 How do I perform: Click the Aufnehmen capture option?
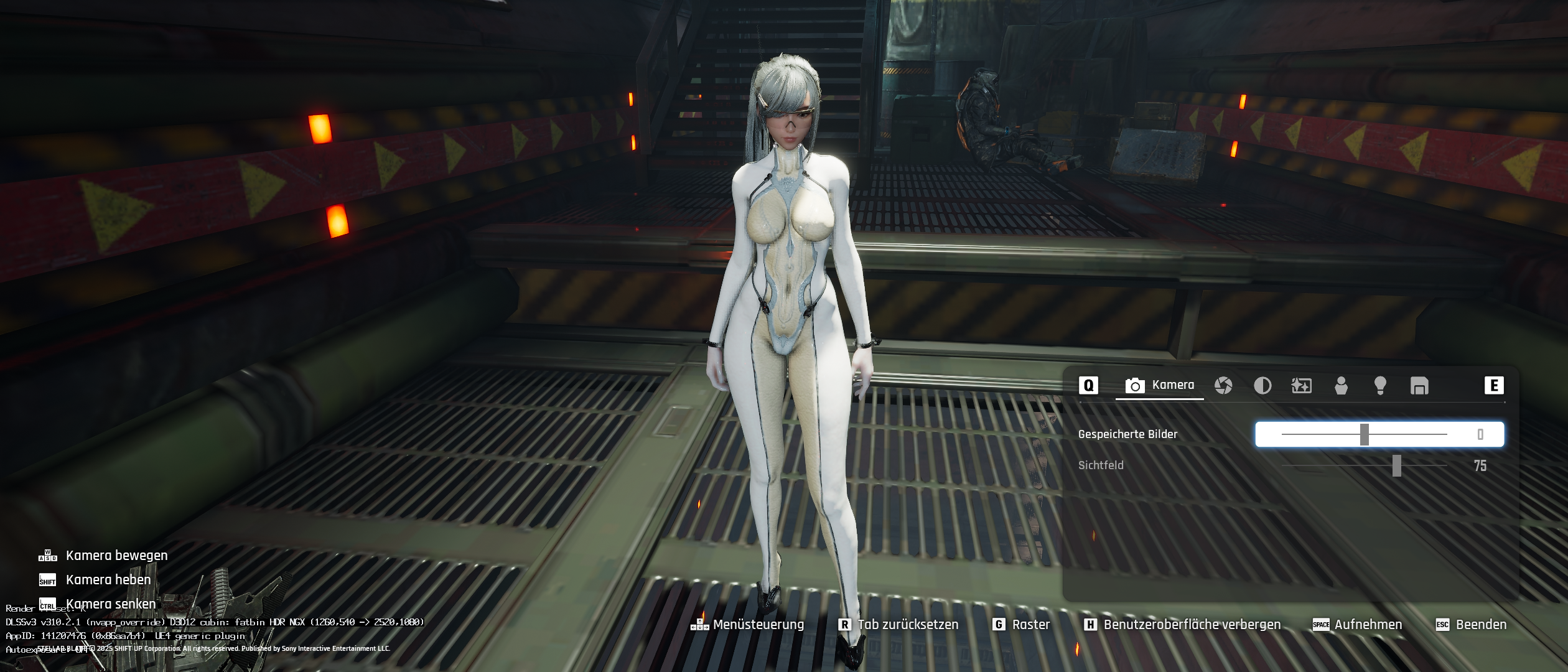point(1357,625)
